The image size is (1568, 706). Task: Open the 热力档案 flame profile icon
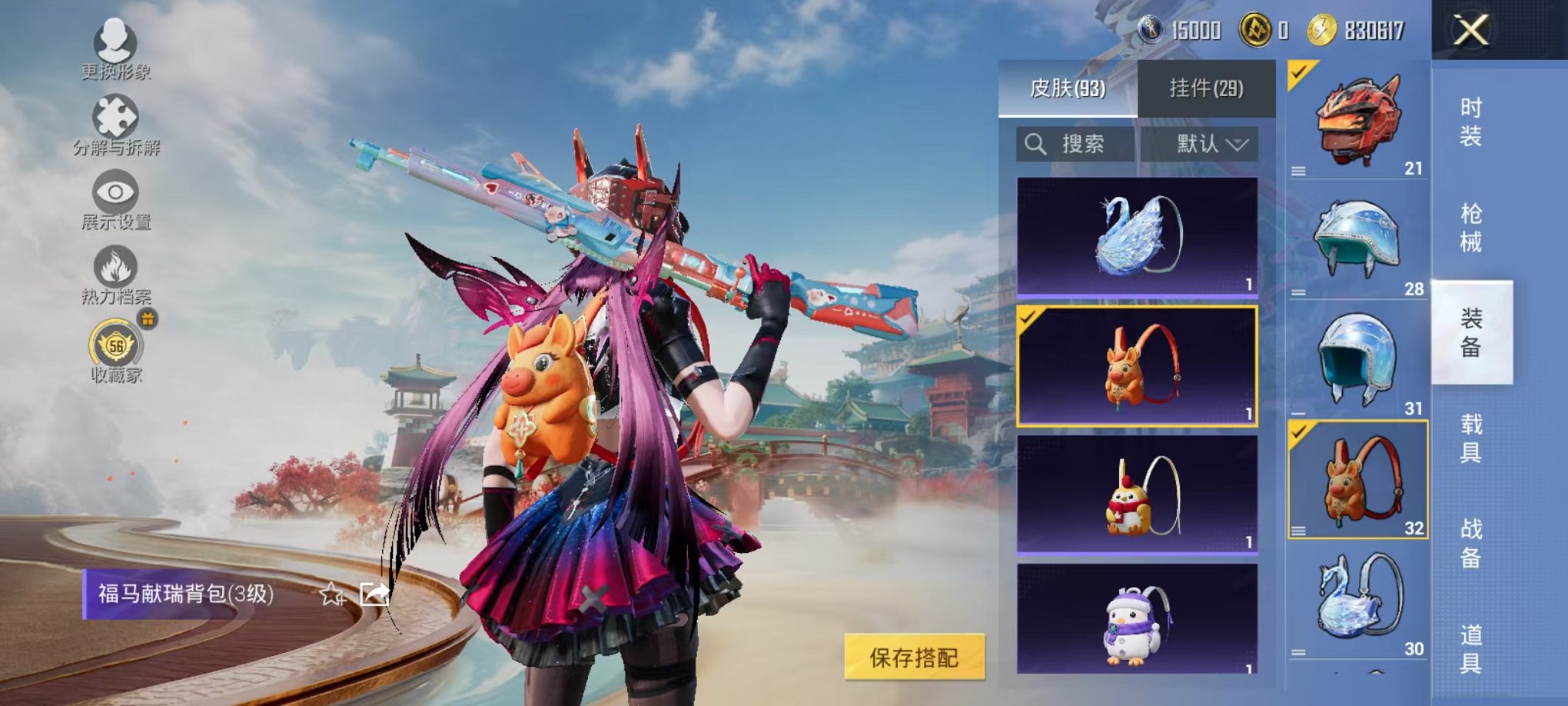click(115, 269)
